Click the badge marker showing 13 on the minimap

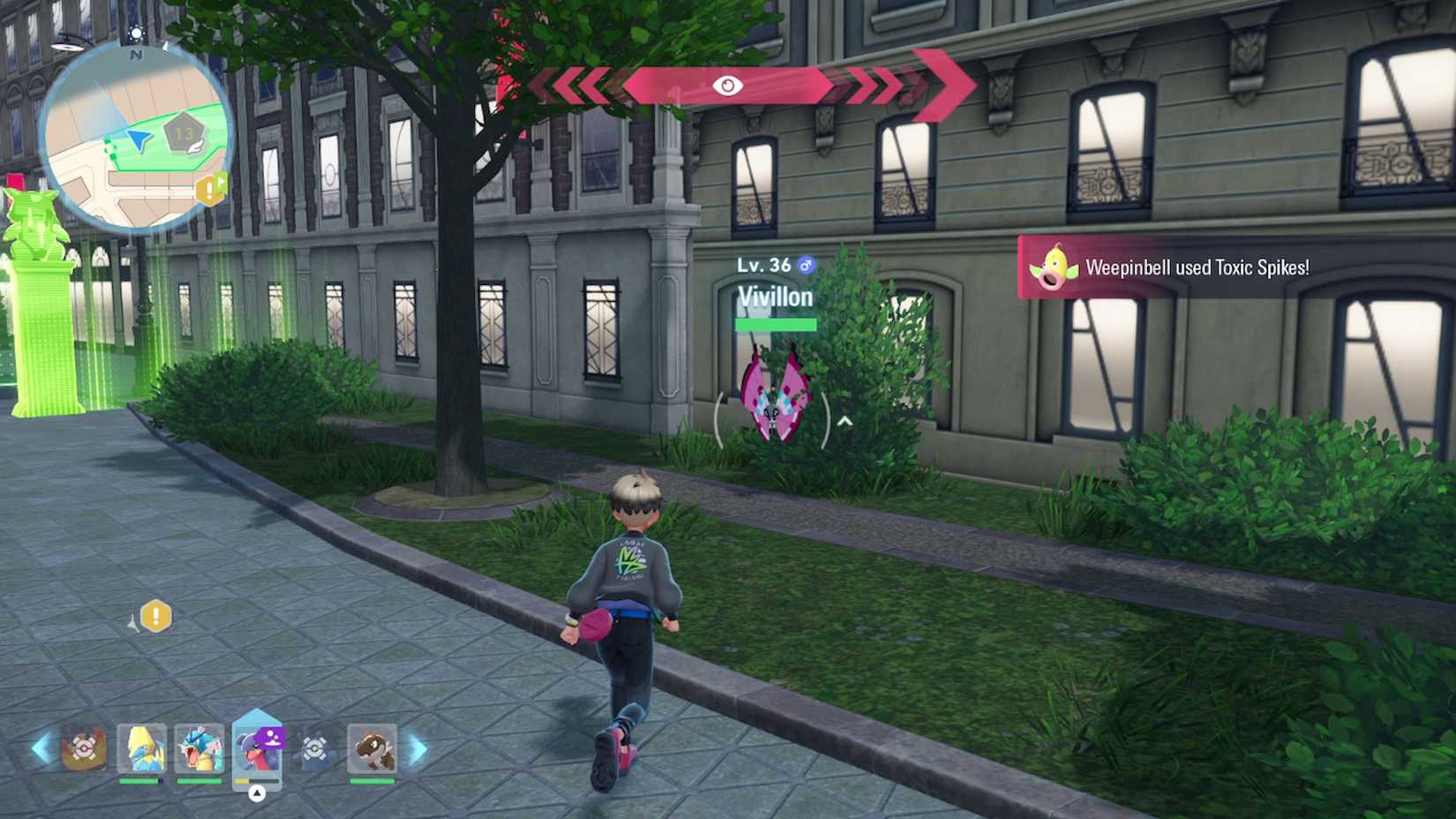coord(184,132)
